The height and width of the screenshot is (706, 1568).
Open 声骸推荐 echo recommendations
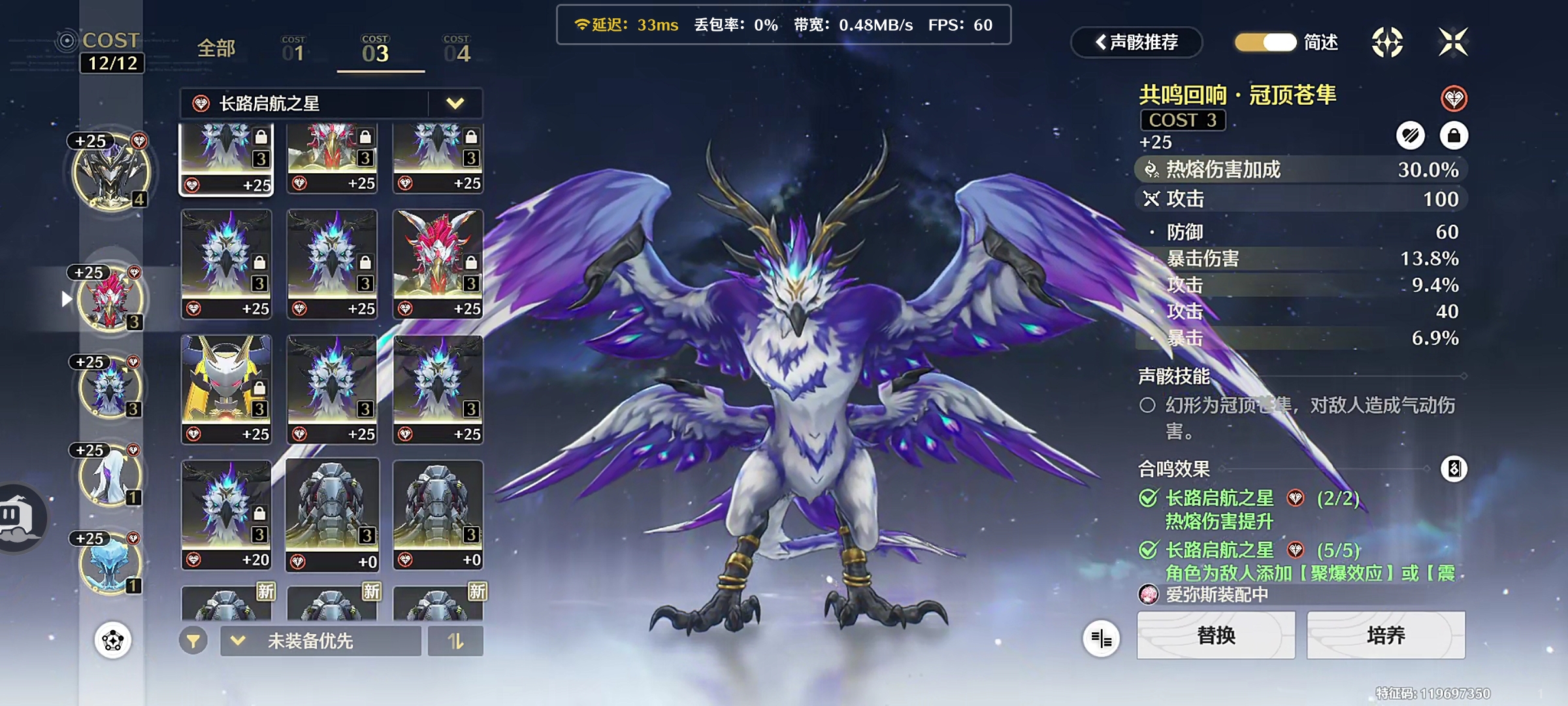[x=1137, y=42]
